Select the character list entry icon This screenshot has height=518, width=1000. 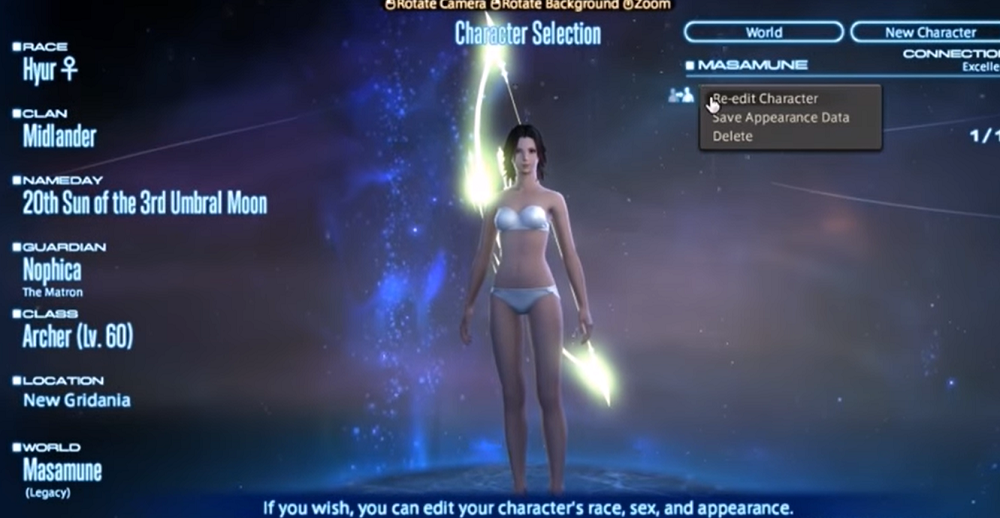click(681, 95)
